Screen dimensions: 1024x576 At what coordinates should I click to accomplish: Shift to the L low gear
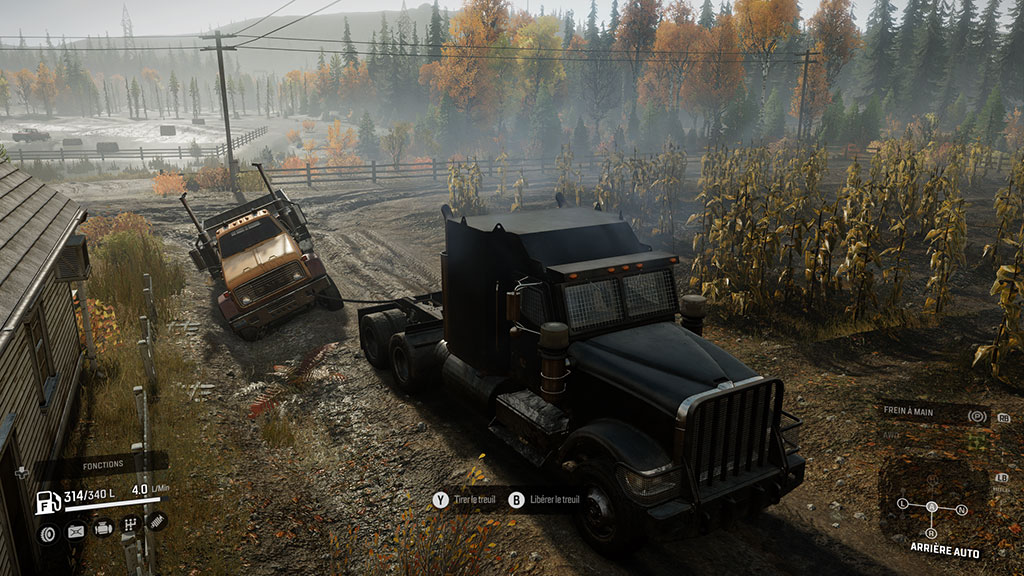pos(902,503)
